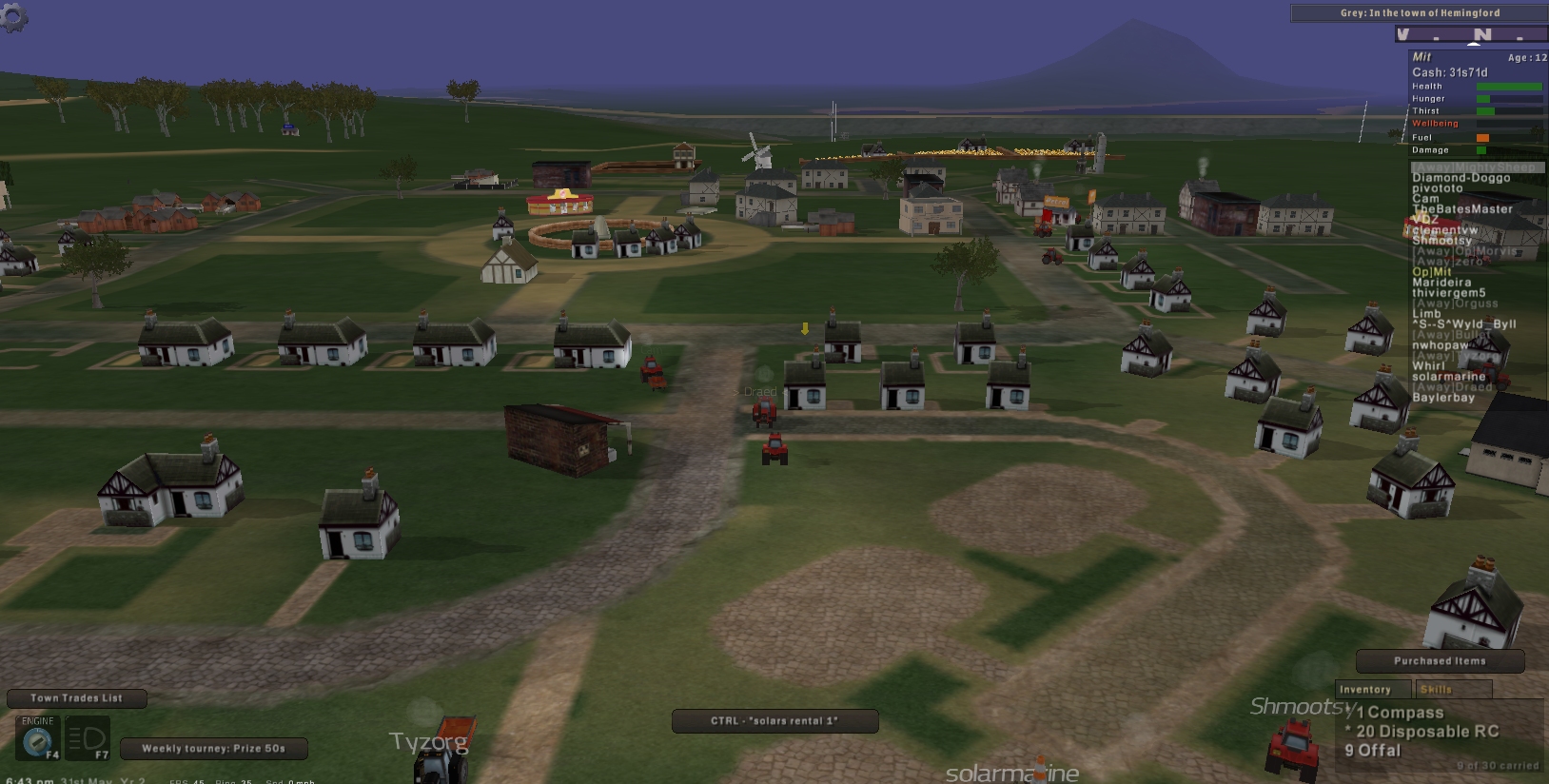Choose player Marideira from the player list
This screenshot has width=1549, height=784.
click(x=1441, y=283)
